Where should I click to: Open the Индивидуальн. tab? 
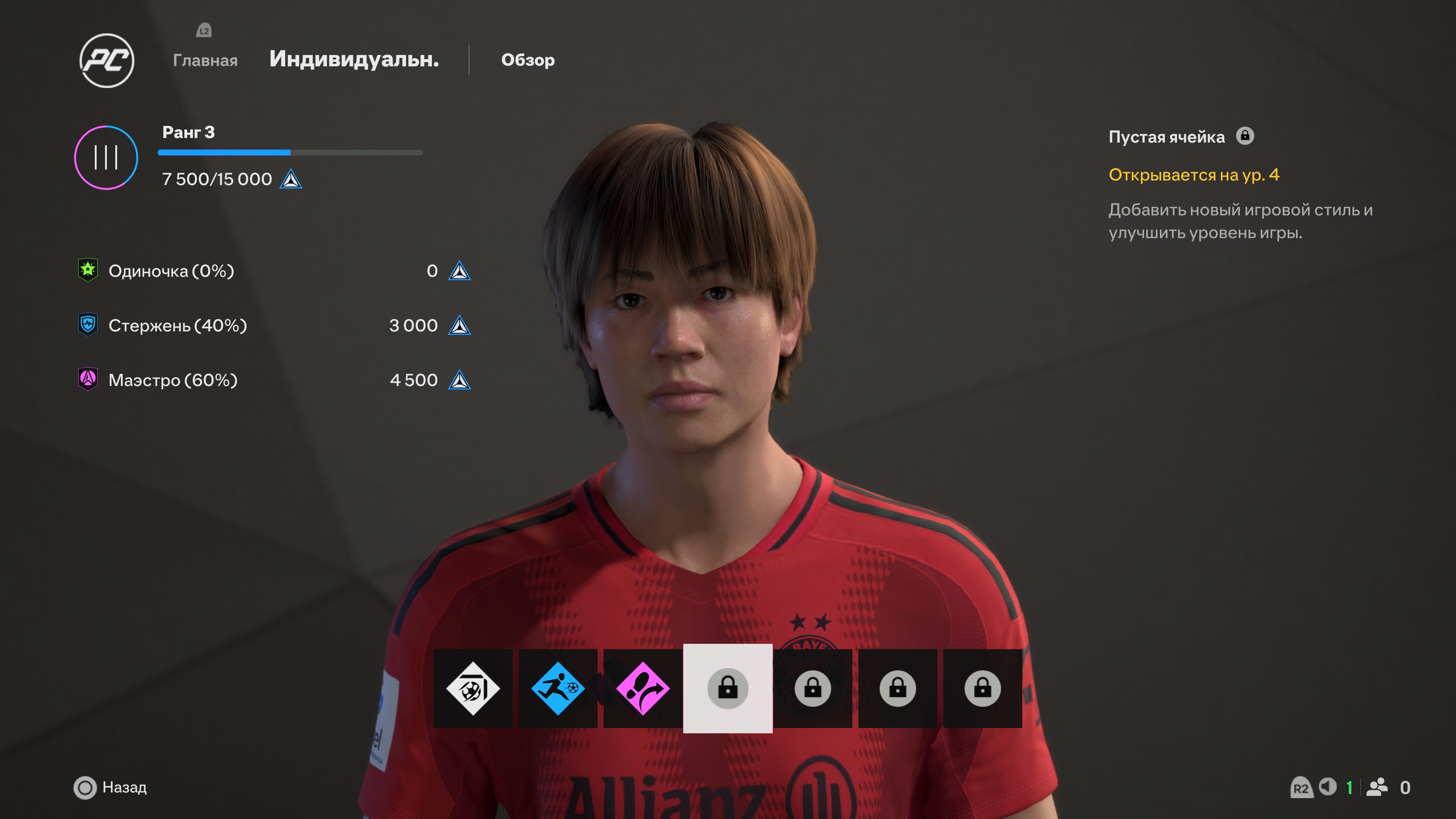tap(354, 59)
